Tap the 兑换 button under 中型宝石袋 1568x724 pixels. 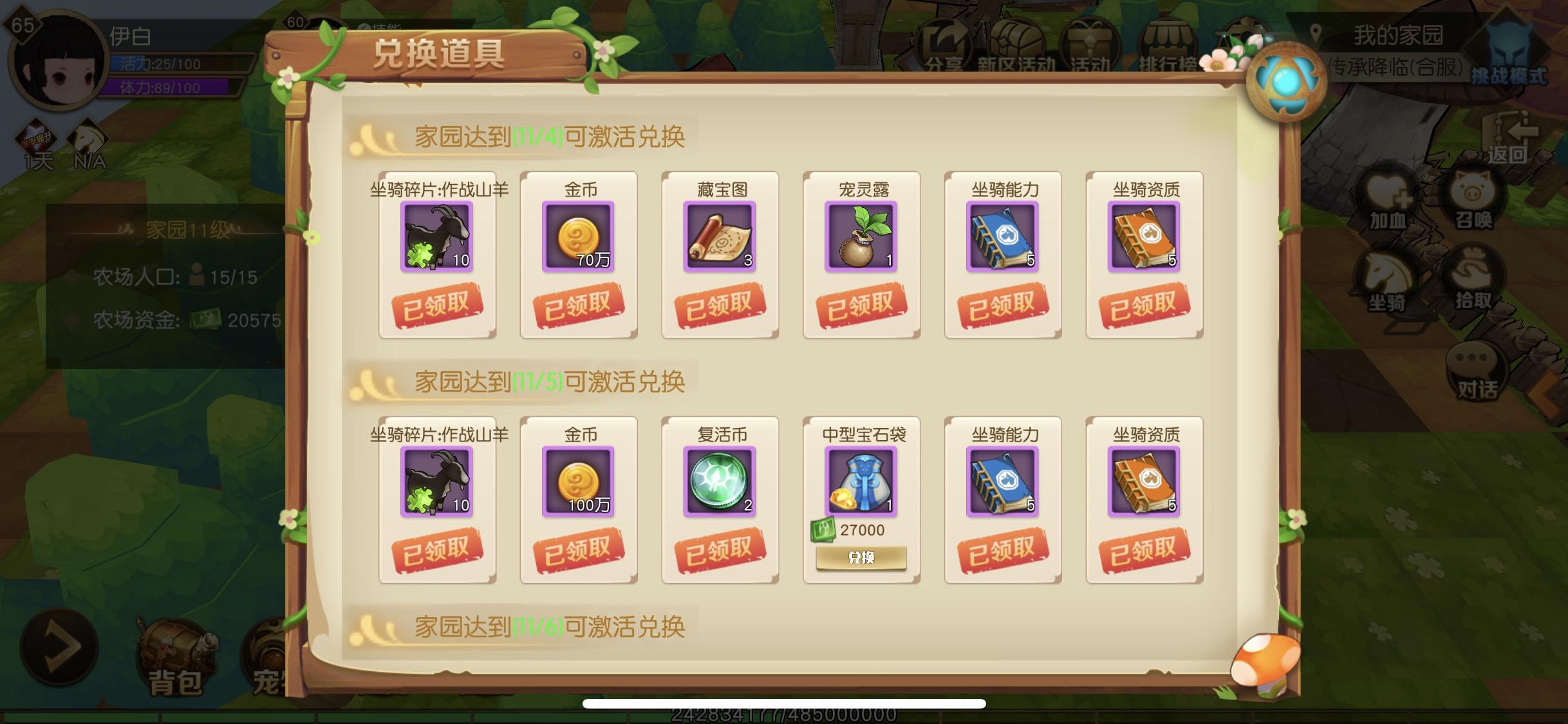coord(863,557)
